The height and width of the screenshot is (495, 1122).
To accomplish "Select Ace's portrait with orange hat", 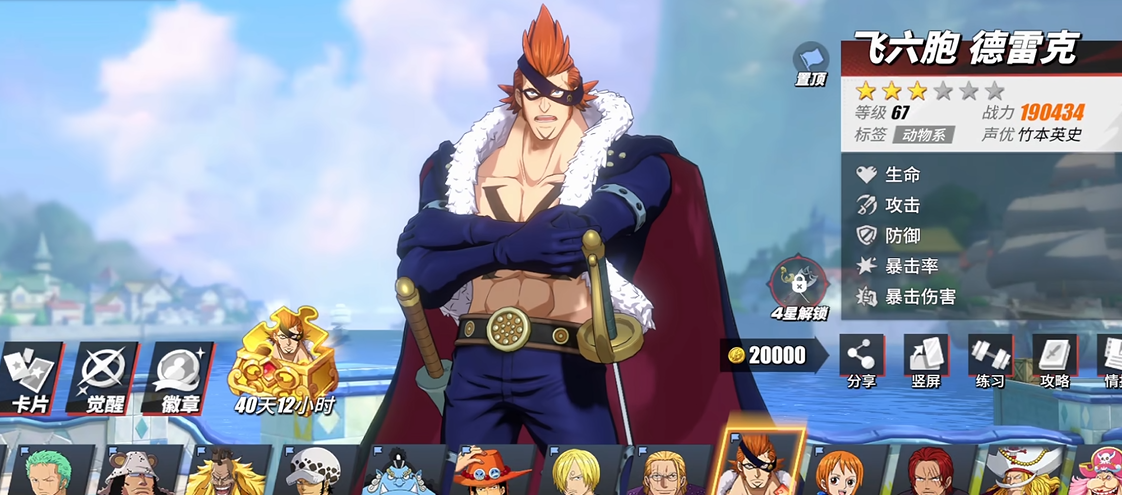I will (491, 472).
